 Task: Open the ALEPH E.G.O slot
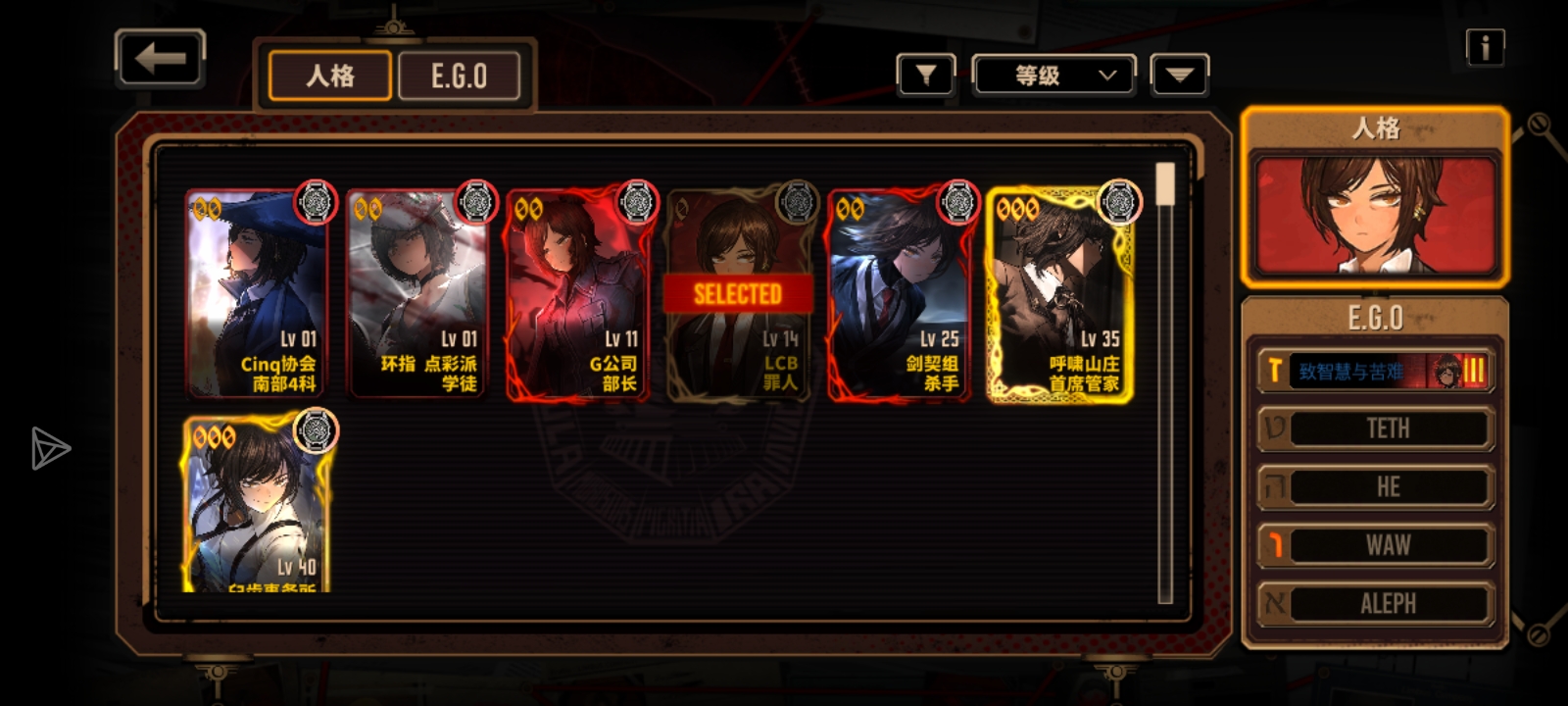tap(1375, 603)
